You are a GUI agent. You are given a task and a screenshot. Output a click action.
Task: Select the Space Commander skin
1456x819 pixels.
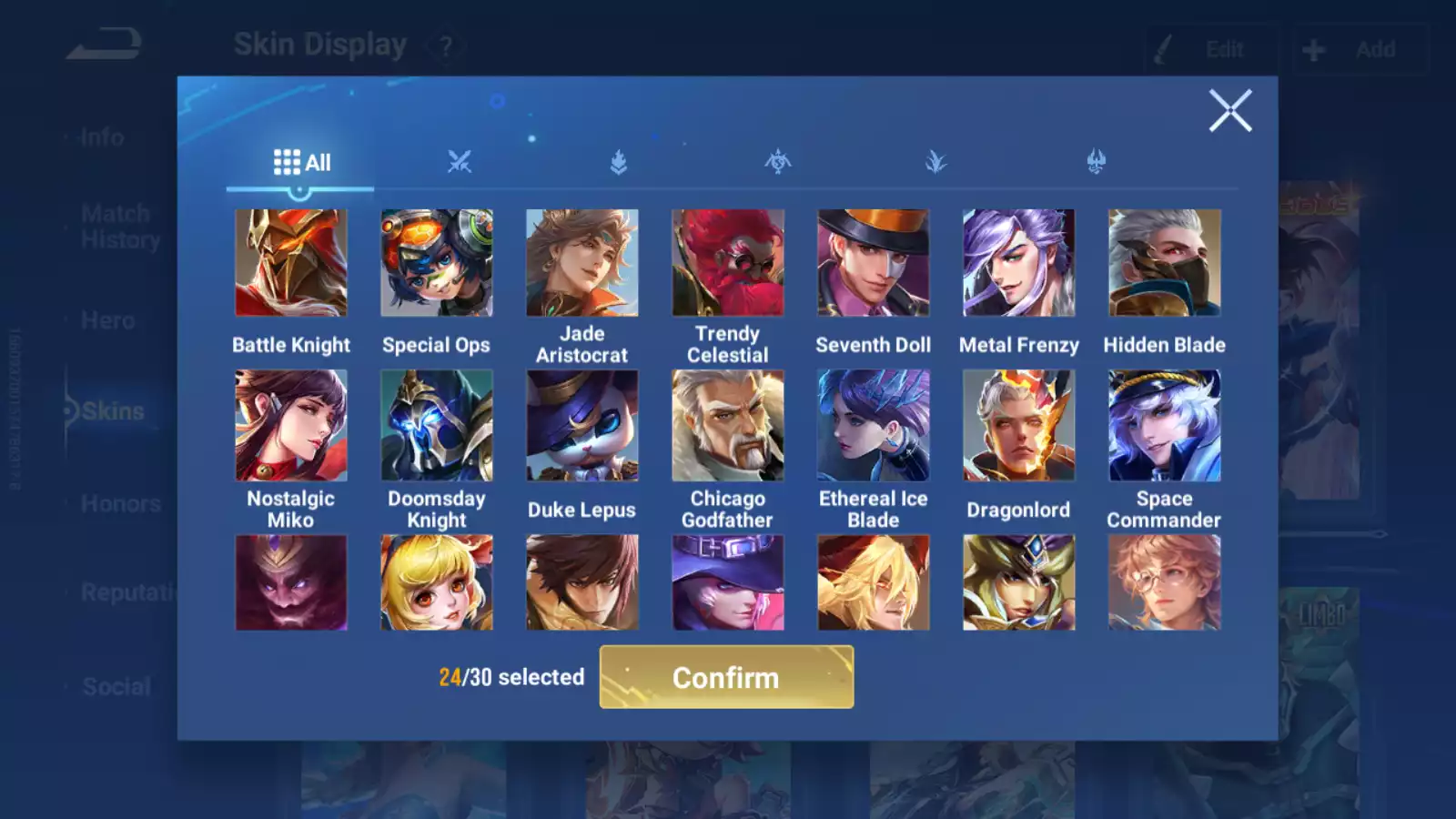click(x=1165, y=425)
